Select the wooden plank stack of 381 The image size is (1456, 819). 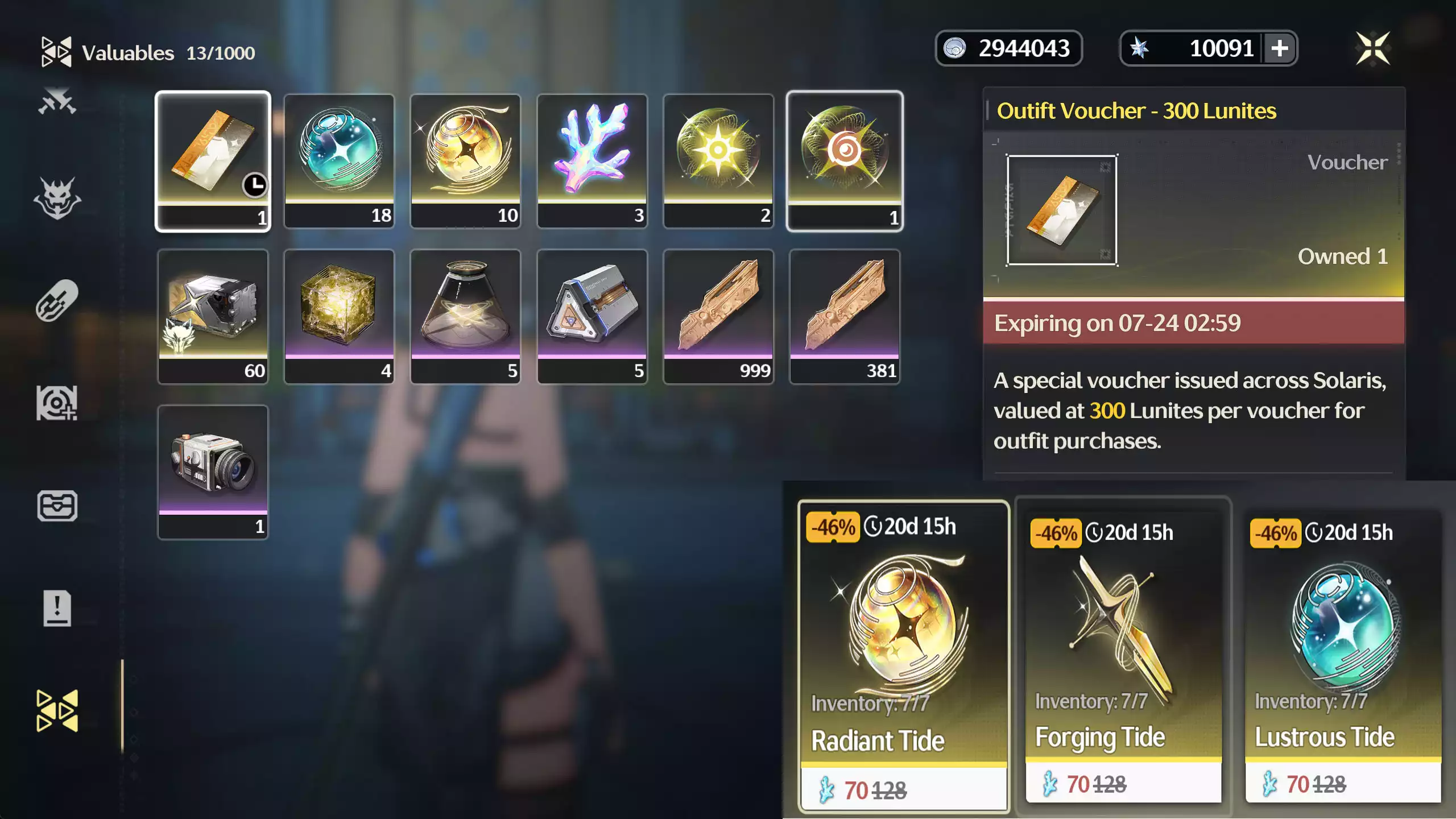tap(845, 316)
